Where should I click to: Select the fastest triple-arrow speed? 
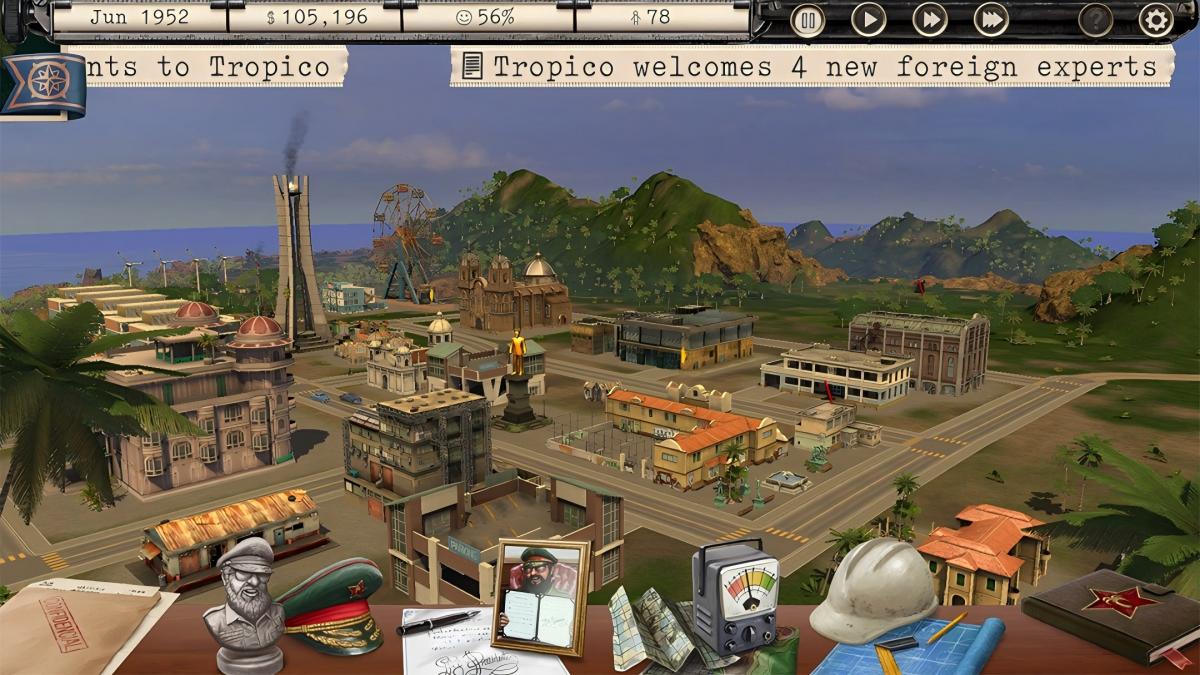tap(991, 20)
